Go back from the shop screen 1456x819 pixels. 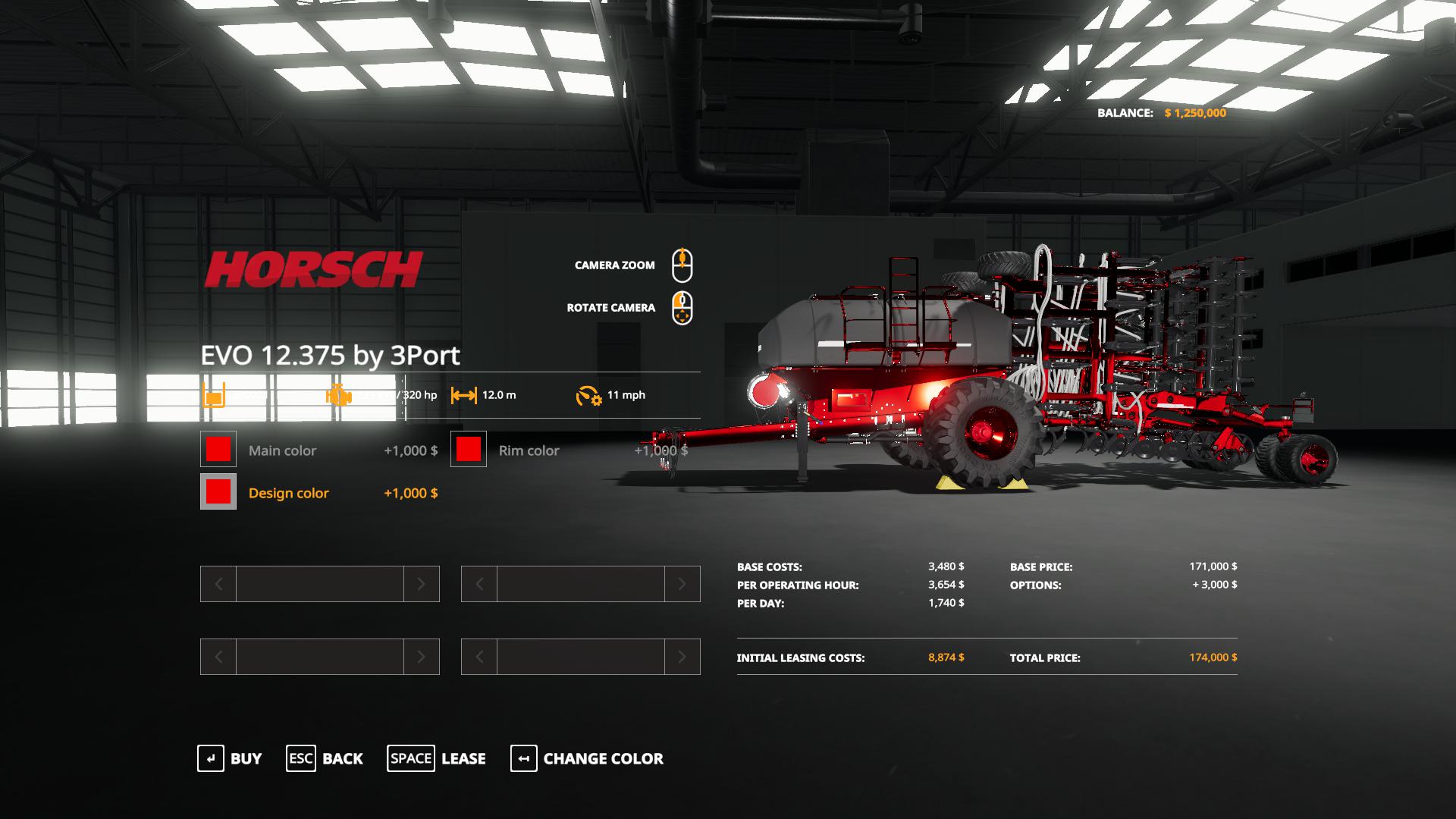click(325, 758)
